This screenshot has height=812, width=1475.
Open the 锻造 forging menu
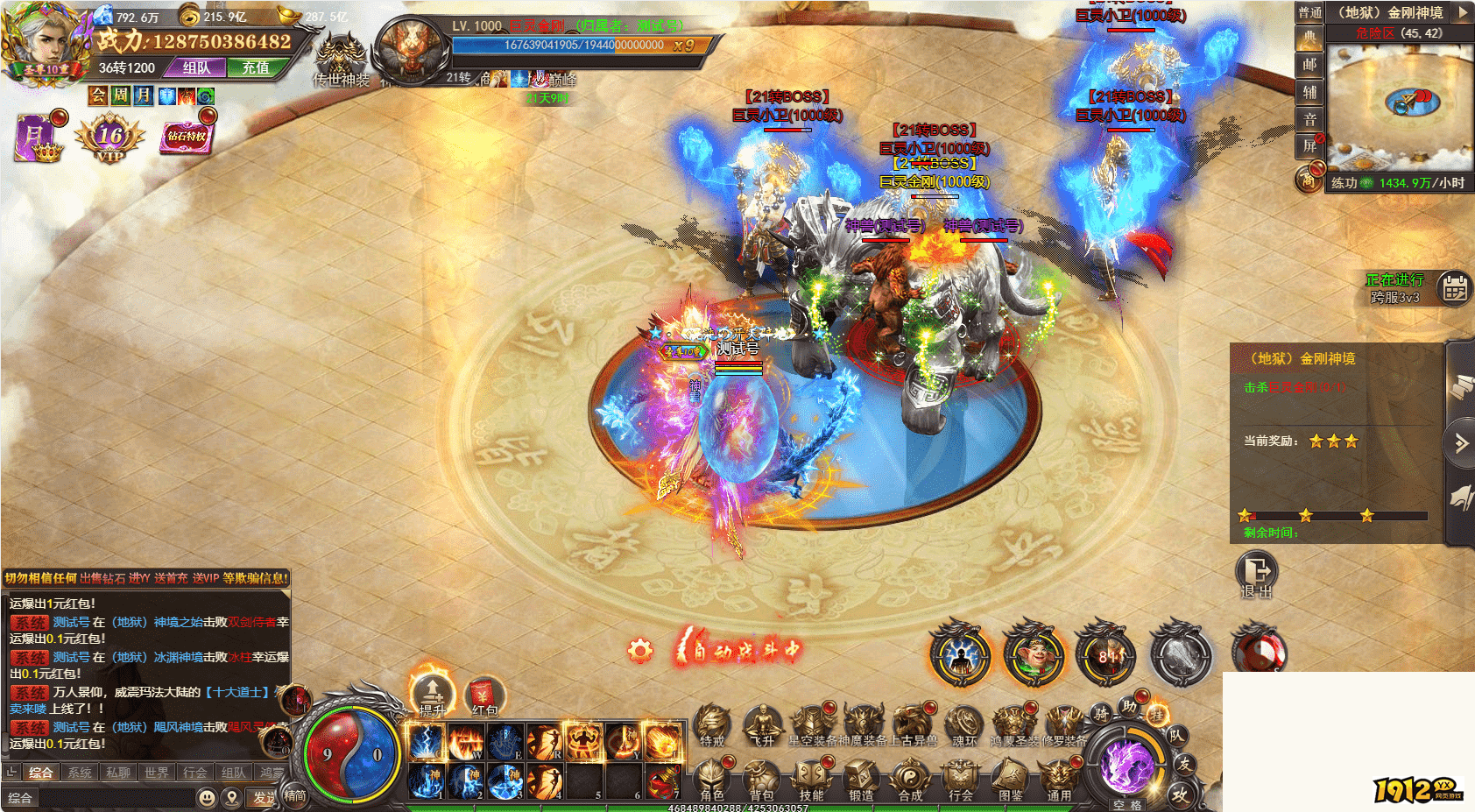click(861, 778)
